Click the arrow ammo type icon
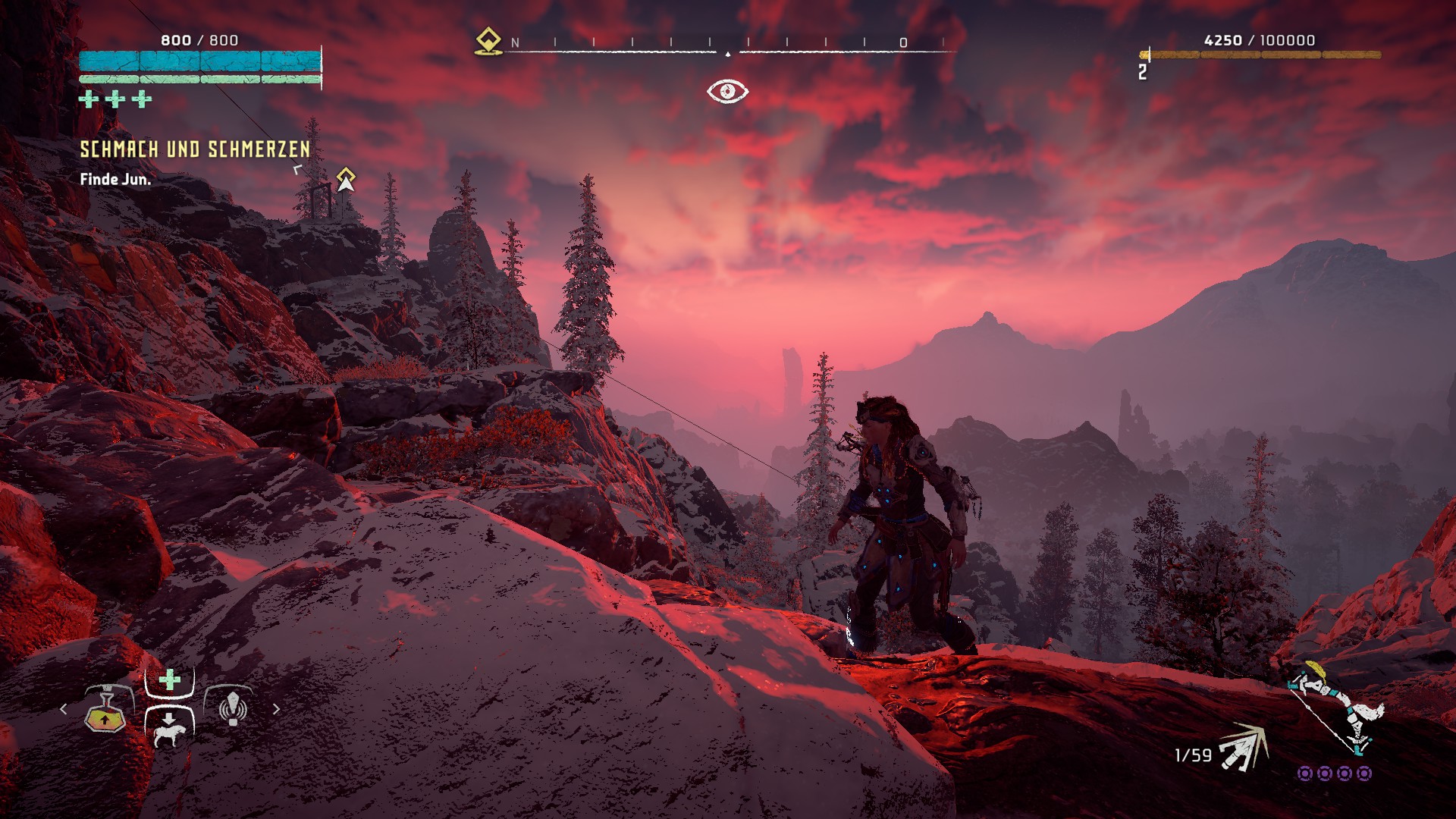Screen dimensions: 1456x819 coord(1244,748)
